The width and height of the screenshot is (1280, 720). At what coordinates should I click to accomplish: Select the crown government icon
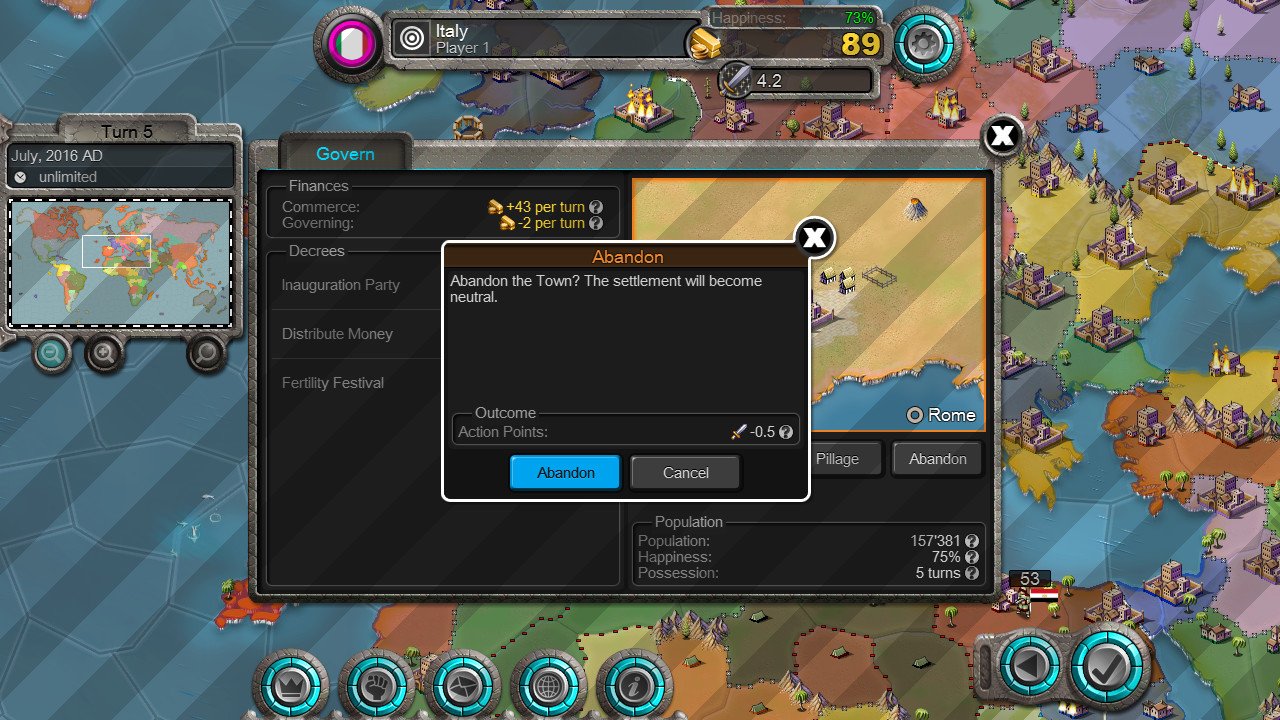[291, 687]
